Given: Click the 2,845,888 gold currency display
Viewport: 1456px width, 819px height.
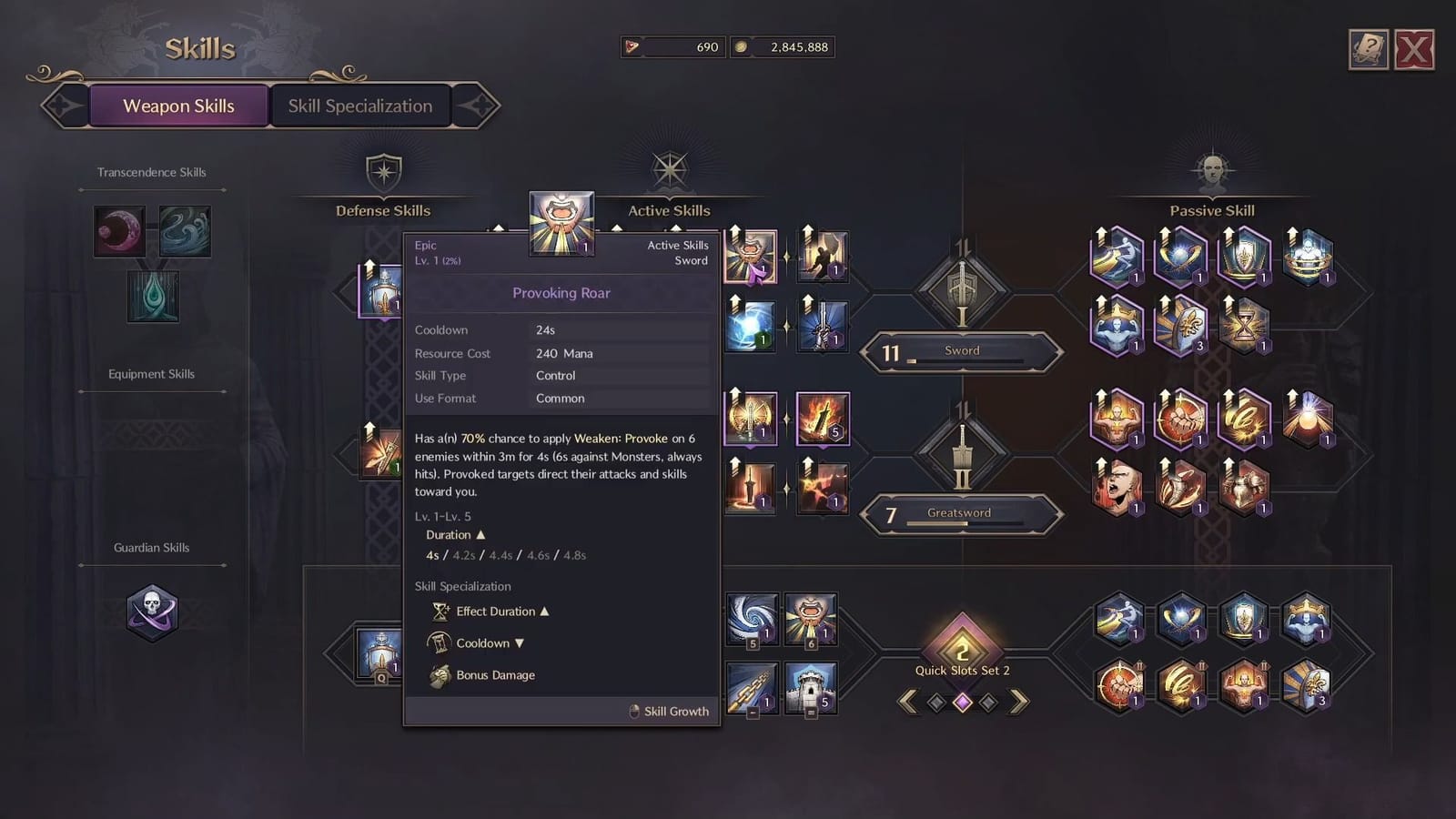Looking at the screenshot, I should (783, 46).
